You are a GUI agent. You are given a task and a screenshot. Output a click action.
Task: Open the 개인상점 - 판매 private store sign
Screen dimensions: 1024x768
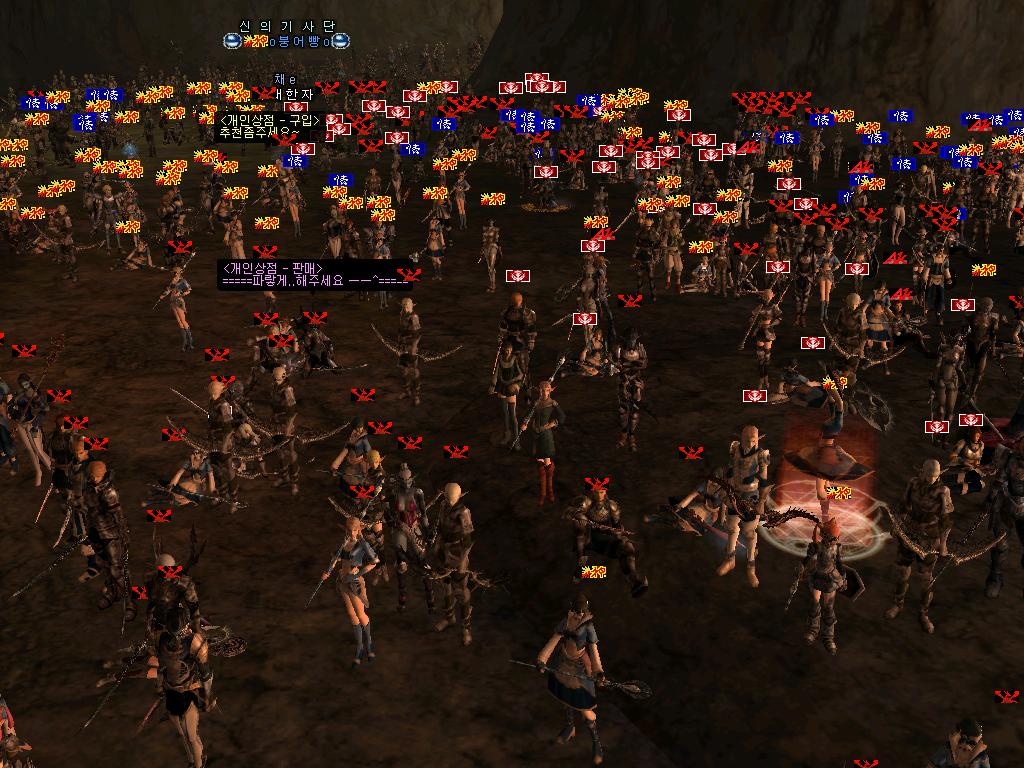314,274
